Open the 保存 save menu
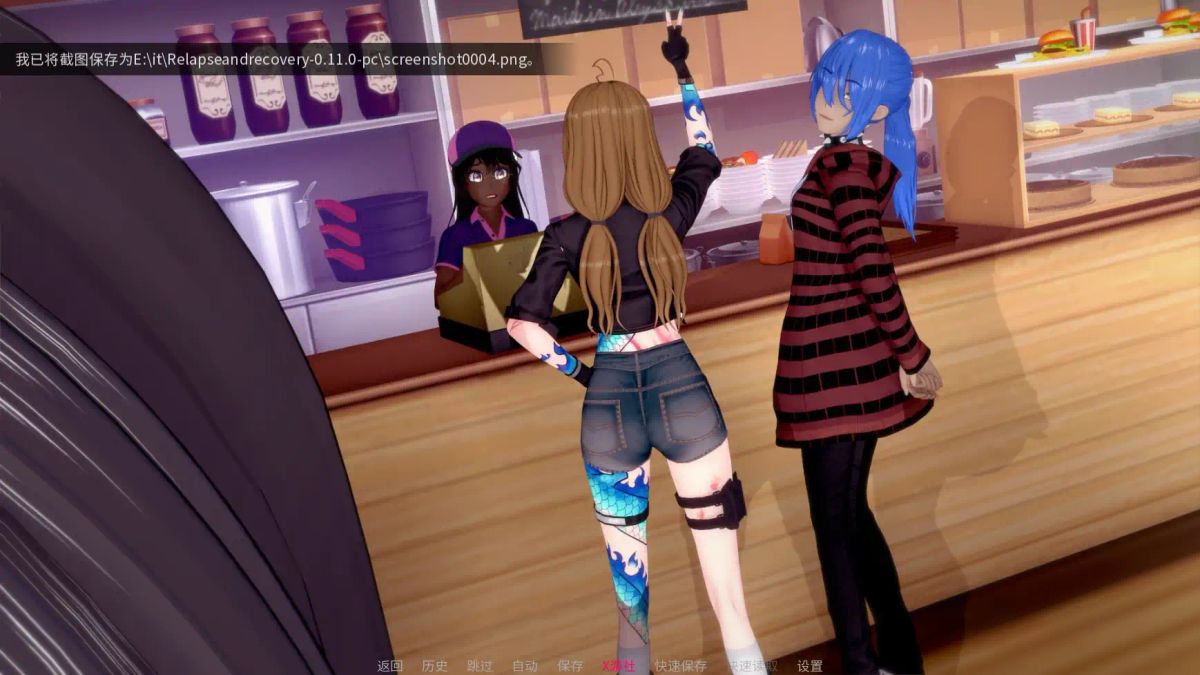This screenshot has width=1200, height=675. pyautogui.click(x=570, y=666)
